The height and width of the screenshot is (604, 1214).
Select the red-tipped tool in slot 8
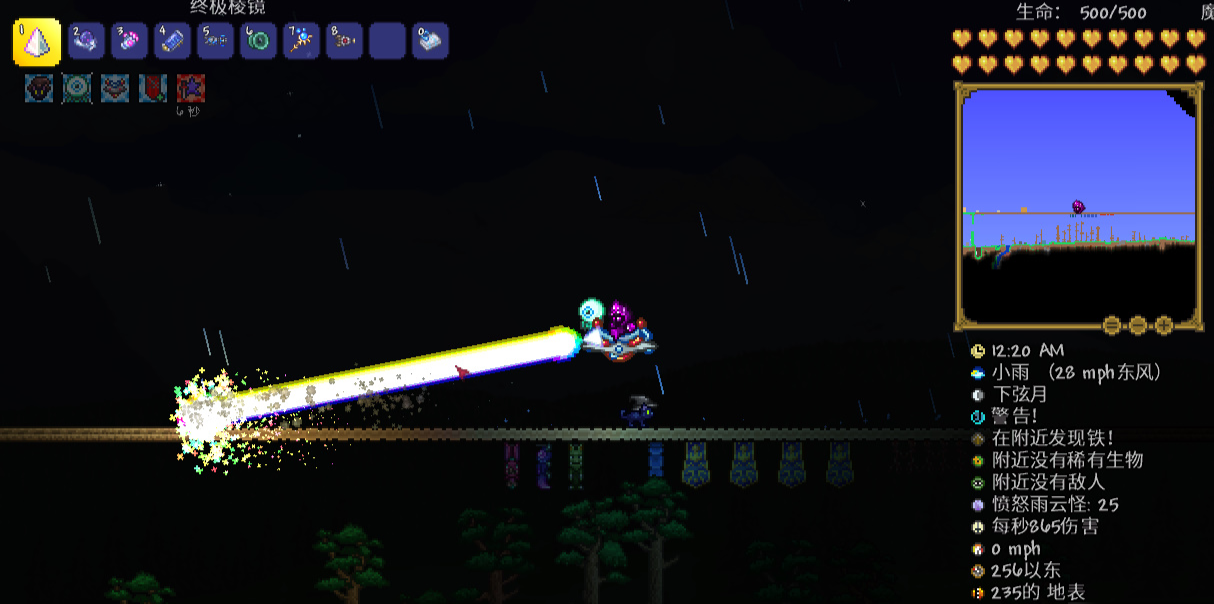345,41
